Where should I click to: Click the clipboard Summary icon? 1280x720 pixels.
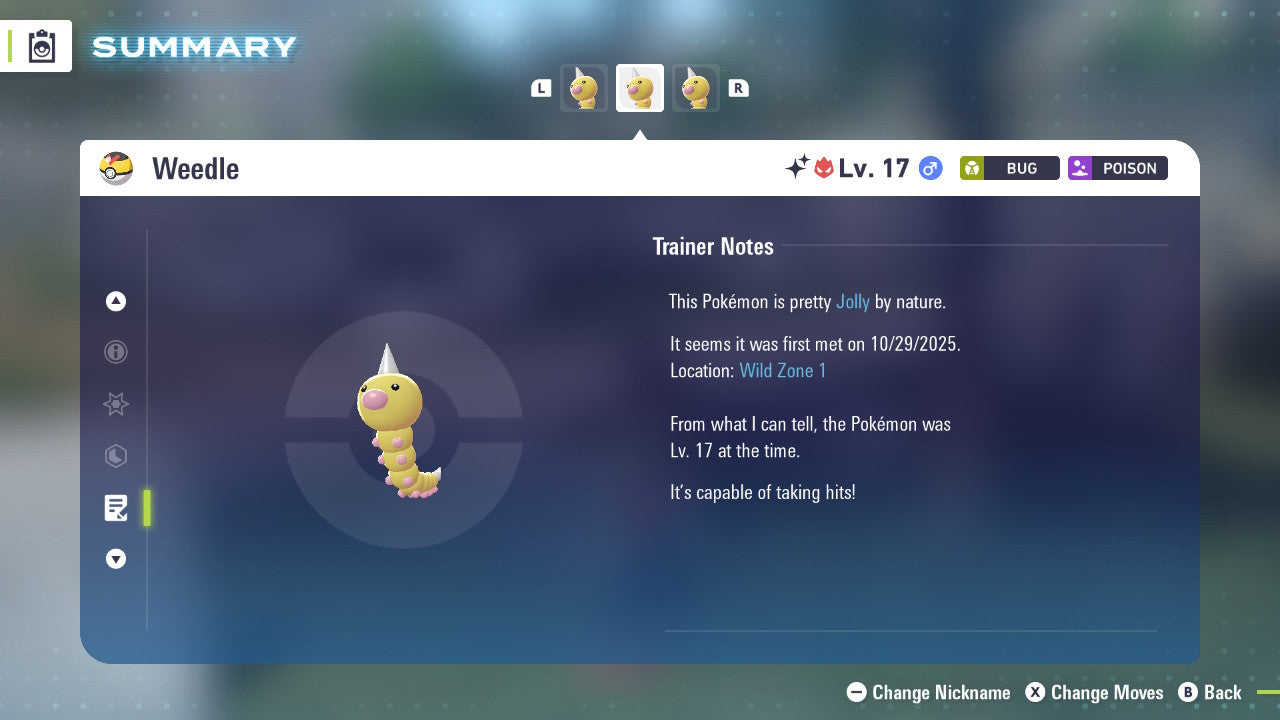(40, 46)
